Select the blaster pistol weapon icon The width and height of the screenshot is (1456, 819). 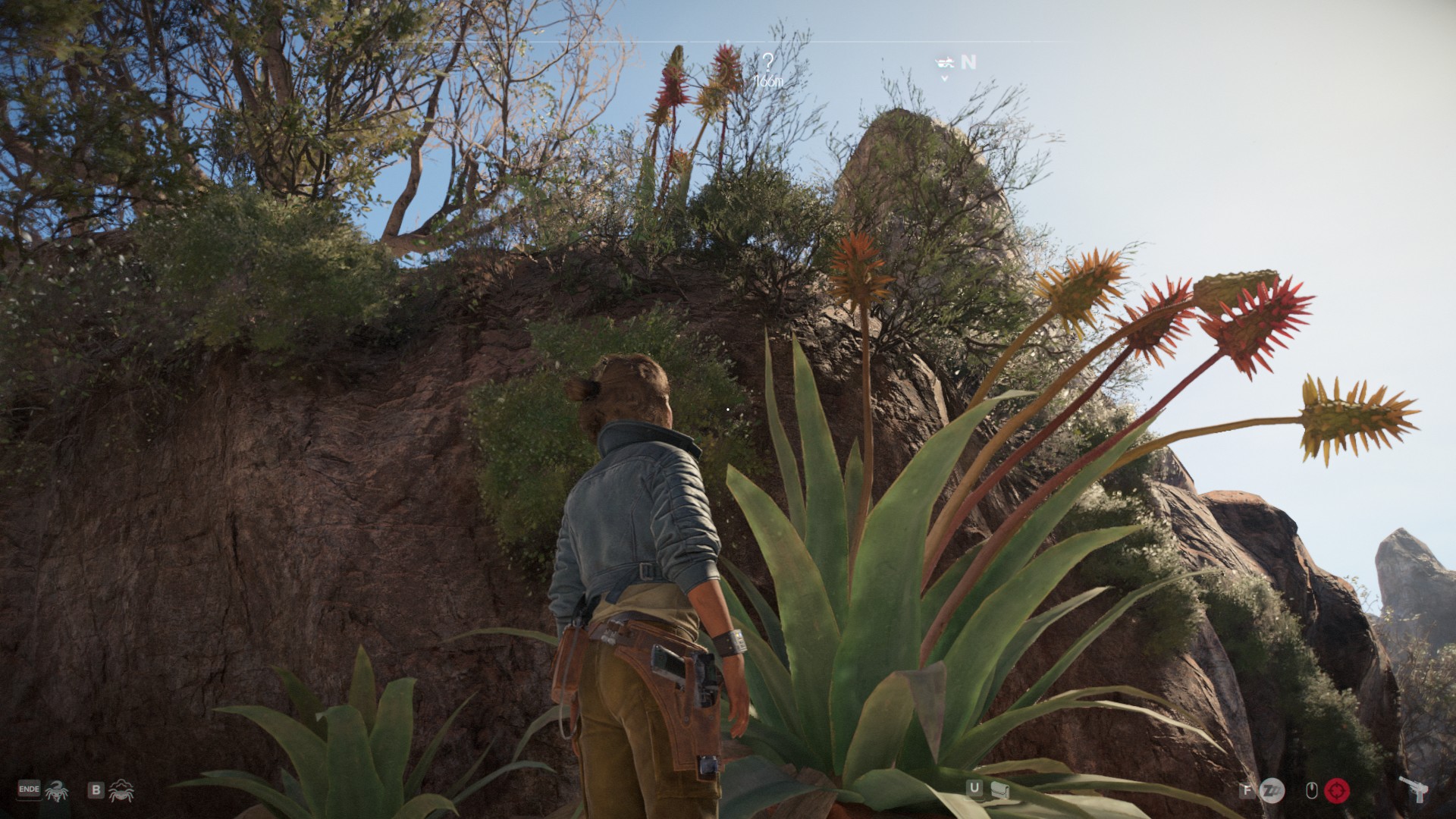click(x=1411, y=790)
